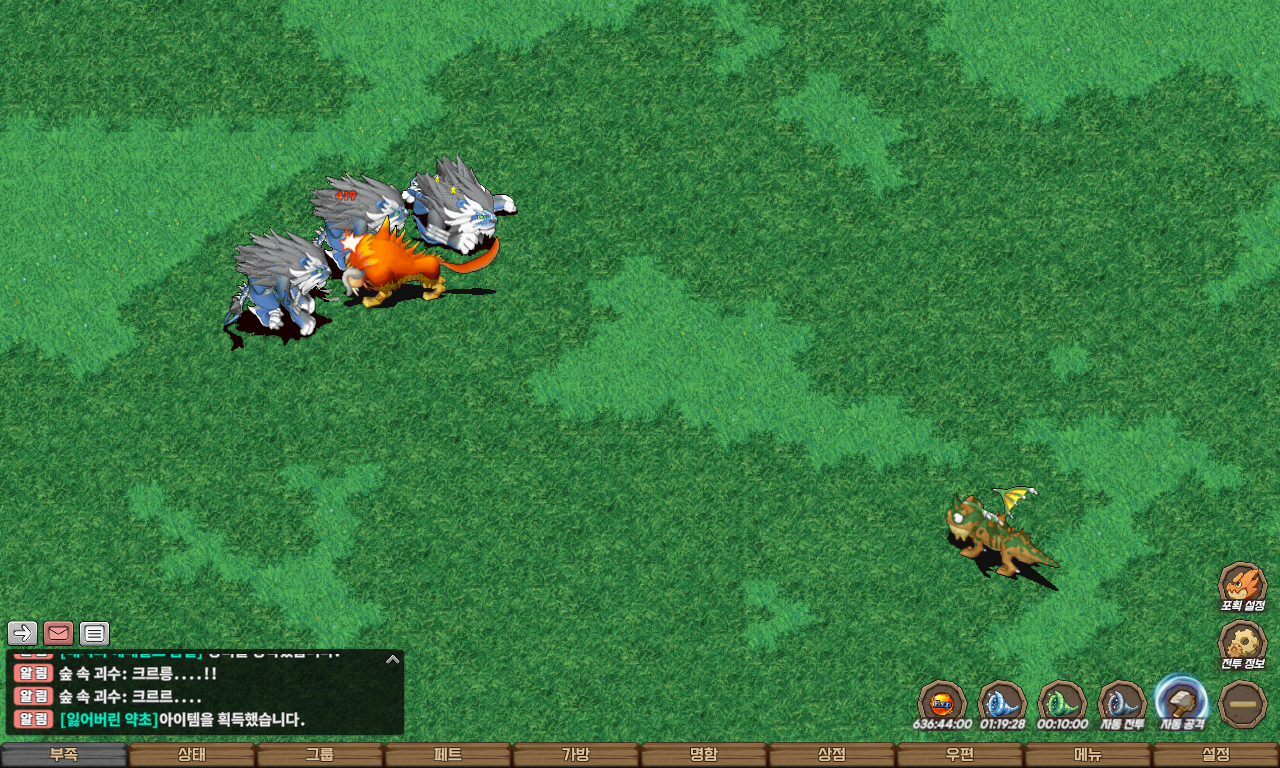Open the 상점 (shop) menu
Screen dimensions: 1280x768
832,755
